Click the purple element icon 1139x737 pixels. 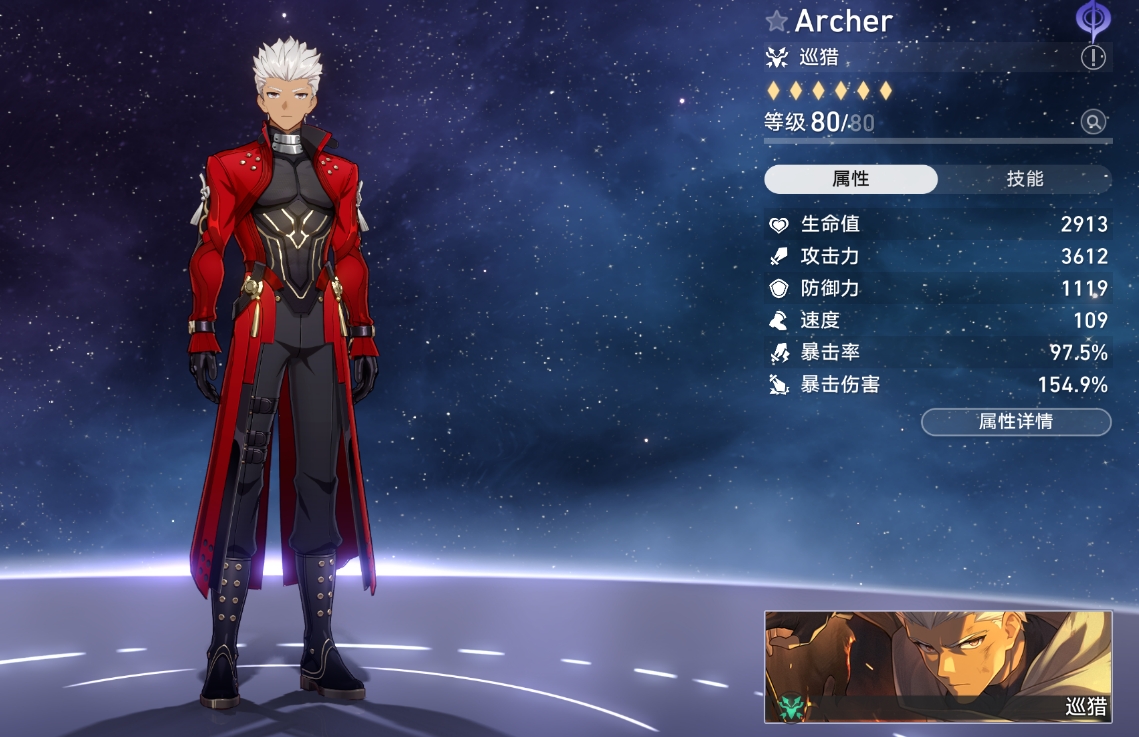pos(1092,19)
